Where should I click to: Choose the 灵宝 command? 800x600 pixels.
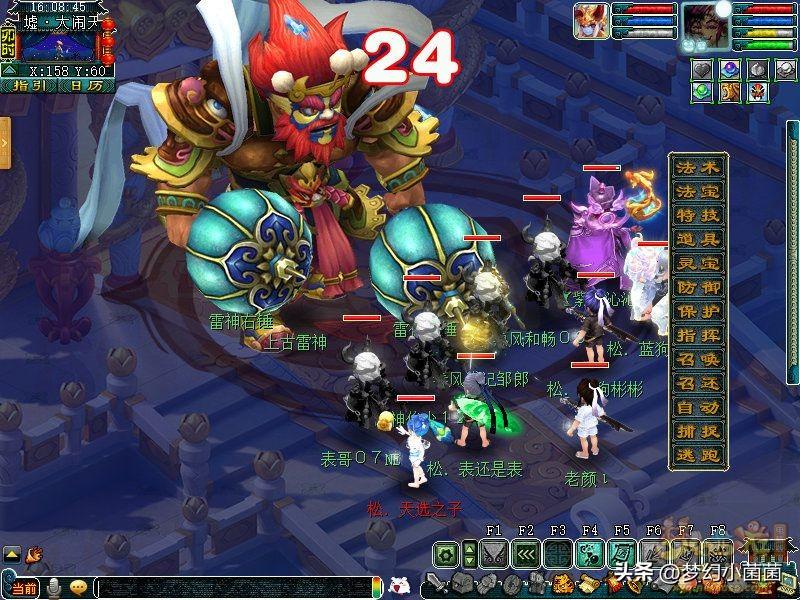click(697, 264)
